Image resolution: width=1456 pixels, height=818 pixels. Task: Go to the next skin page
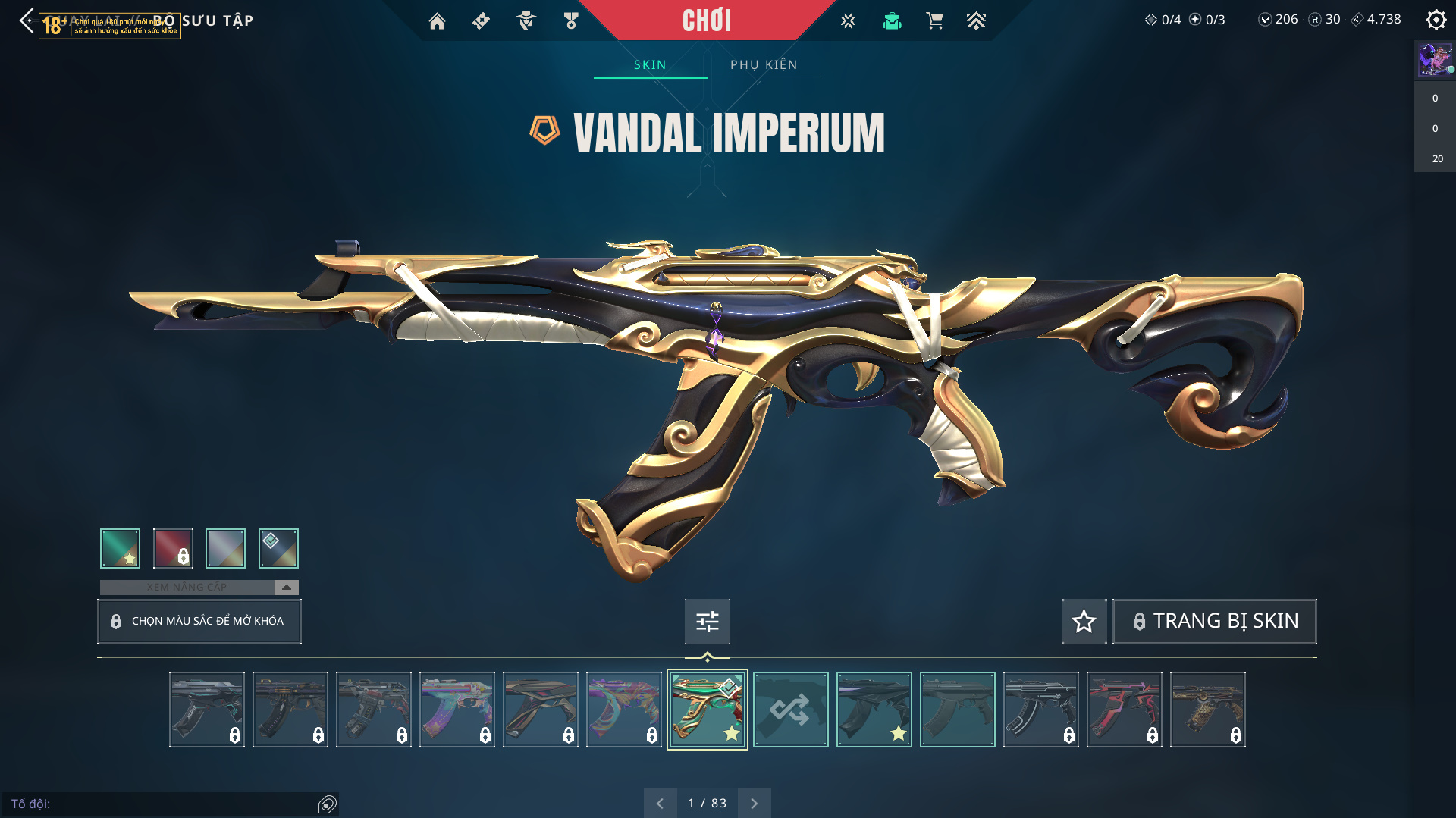[x=754, y=803]
